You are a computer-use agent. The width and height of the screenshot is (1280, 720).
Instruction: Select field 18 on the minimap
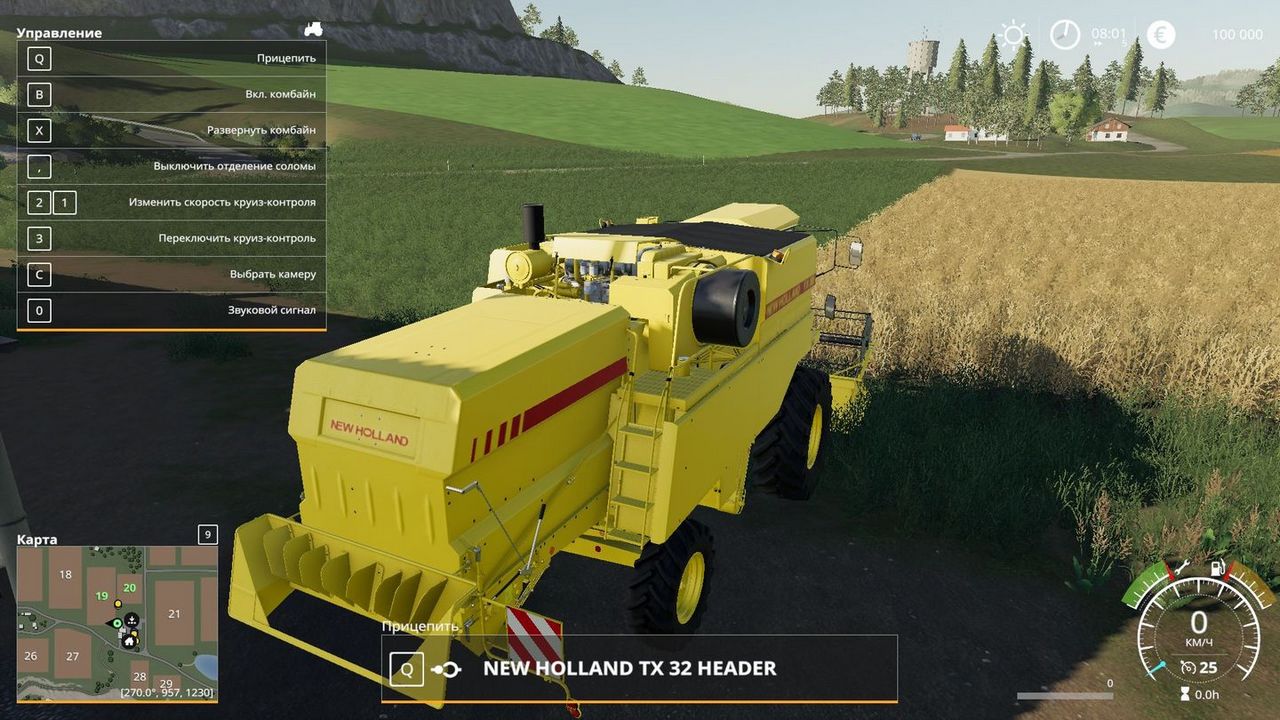click(x=66, y=574)
